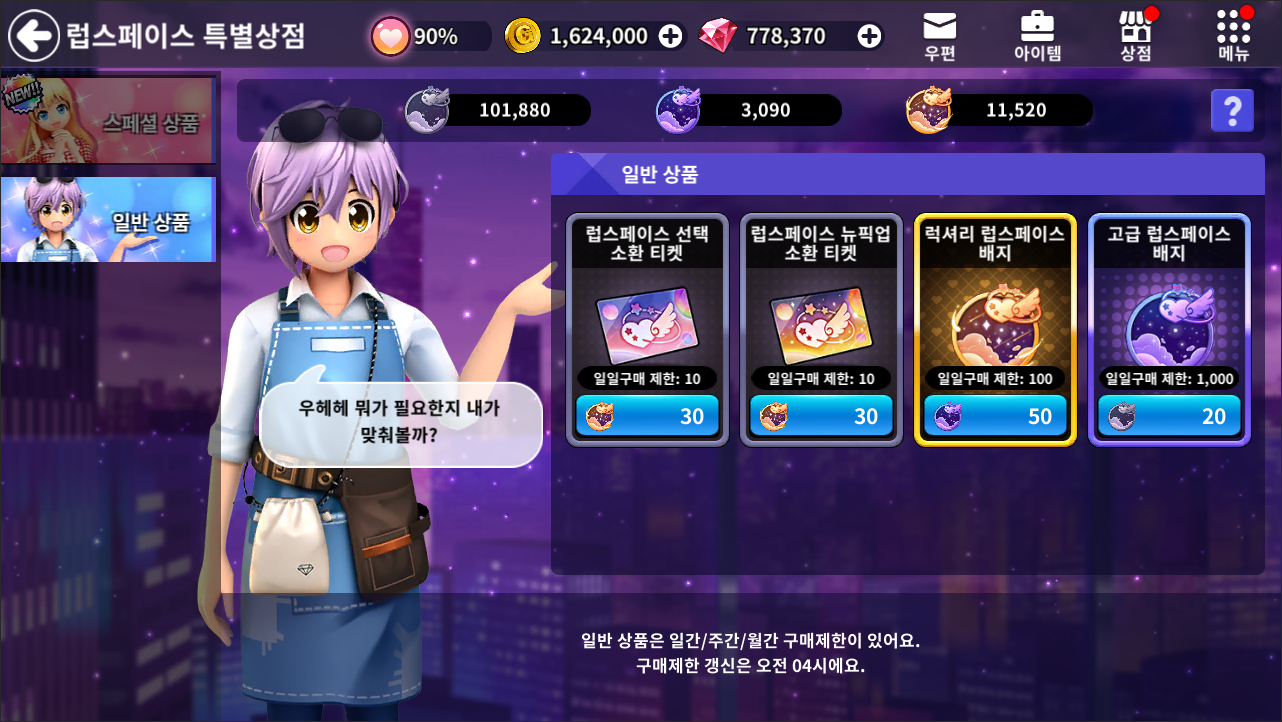Add more red gems with plus button
The width and height of the screenshot is (1282, 722).
pos(870,36)
